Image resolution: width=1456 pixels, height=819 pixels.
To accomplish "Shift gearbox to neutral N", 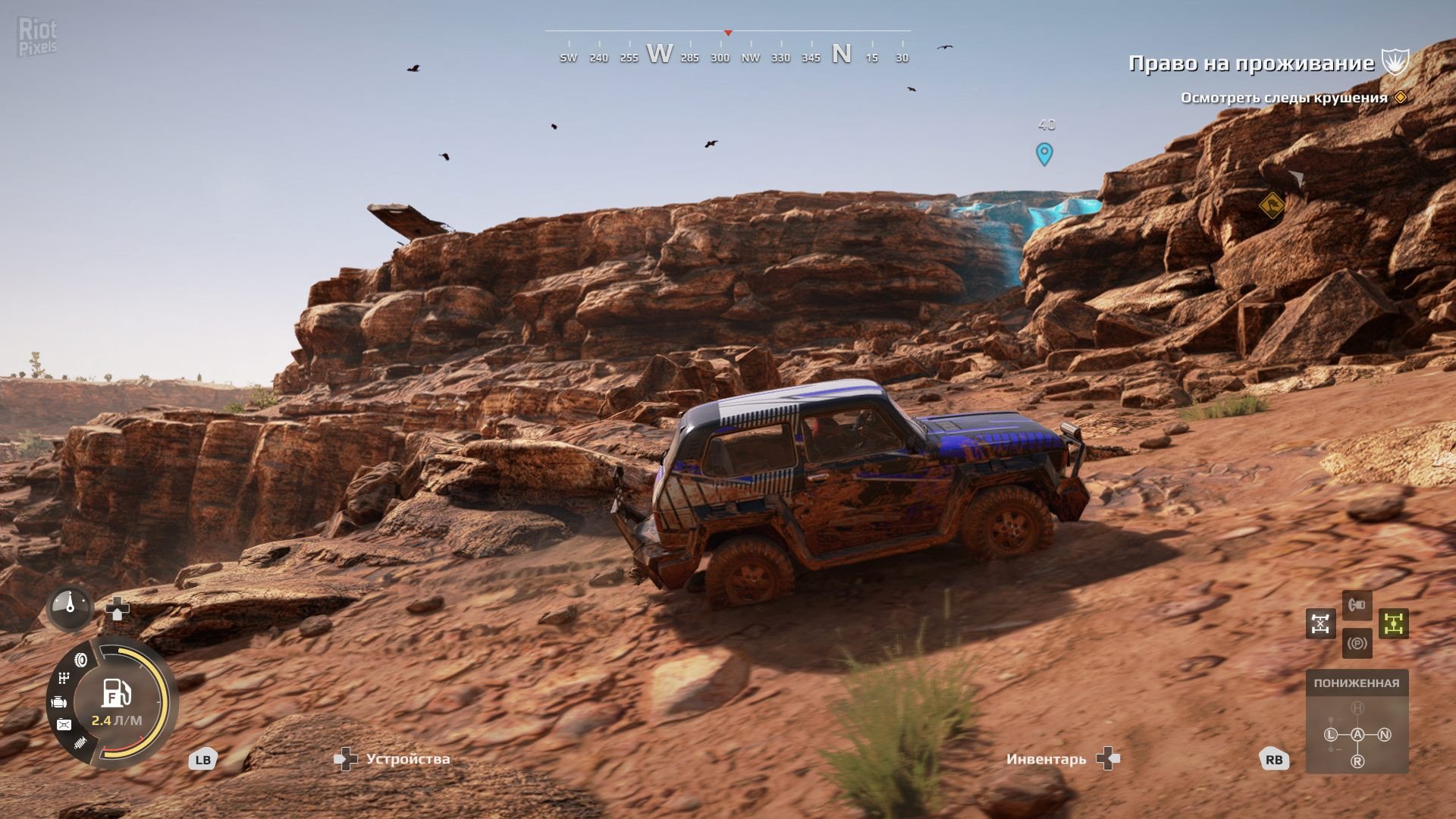I will (1385, 734).
